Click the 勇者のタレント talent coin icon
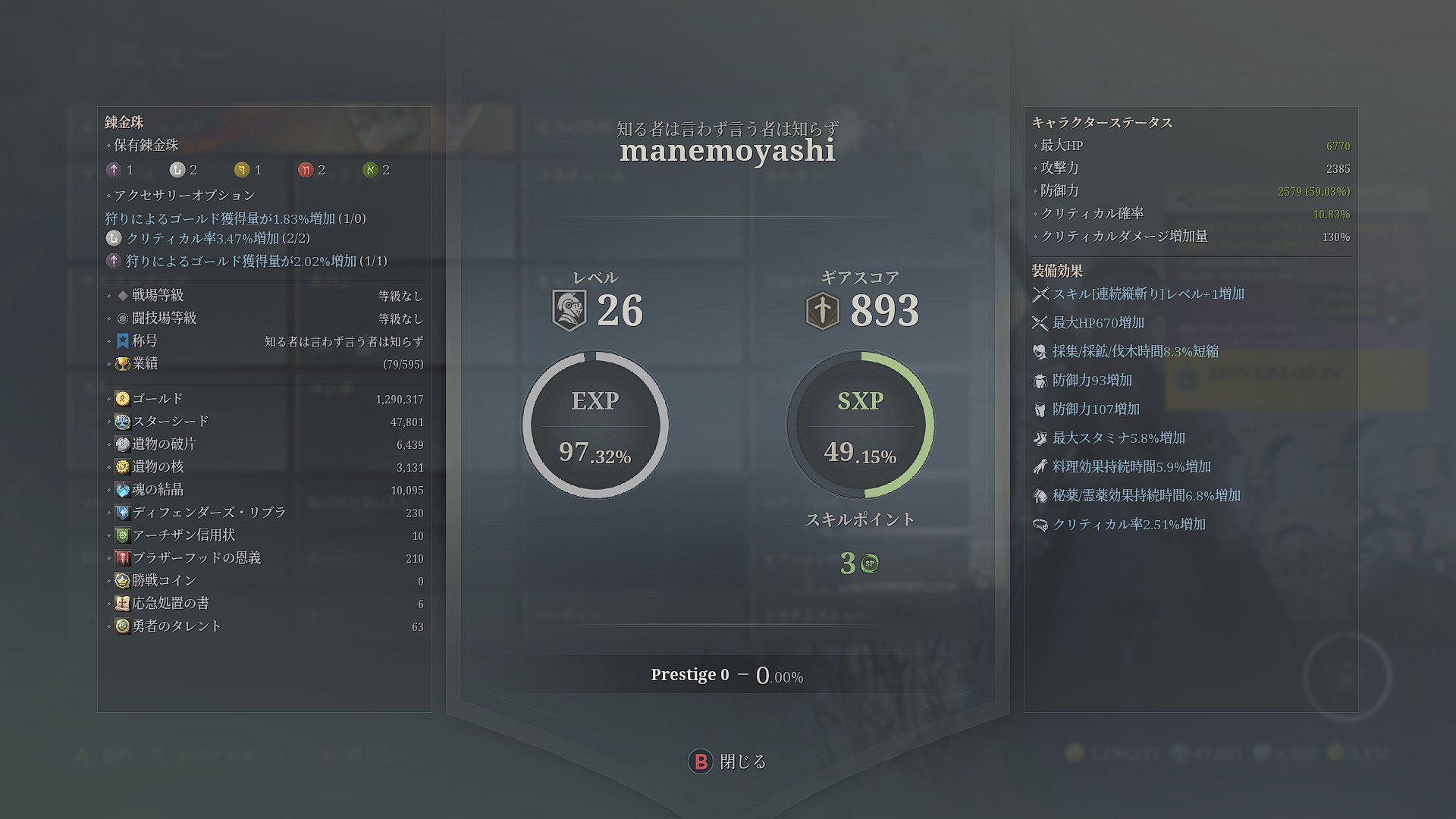The image size is (1456, 819). pos(122,626)
